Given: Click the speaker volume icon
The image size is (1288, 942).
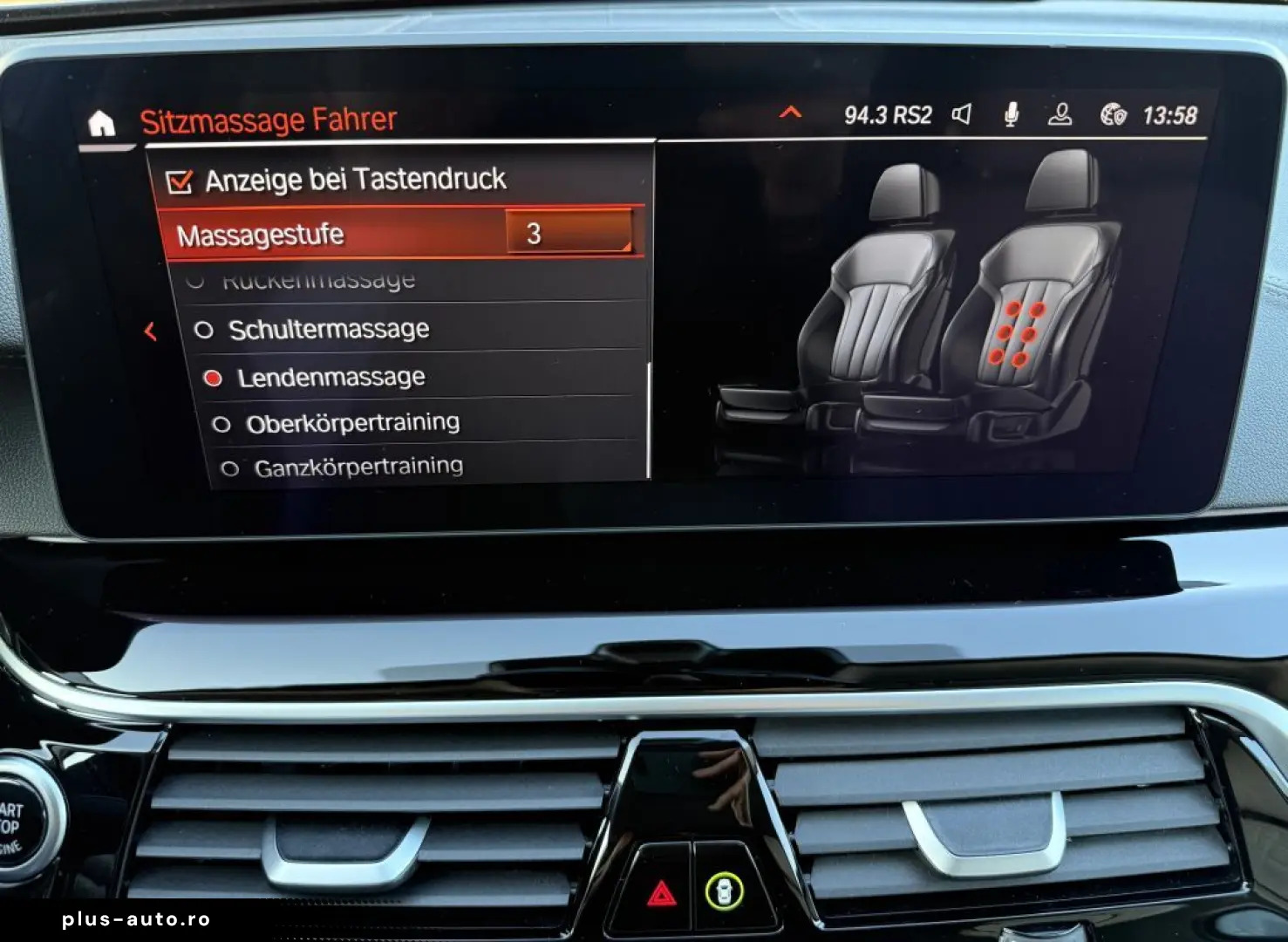Looking at the screenshot, I should (x=963, y=113).
